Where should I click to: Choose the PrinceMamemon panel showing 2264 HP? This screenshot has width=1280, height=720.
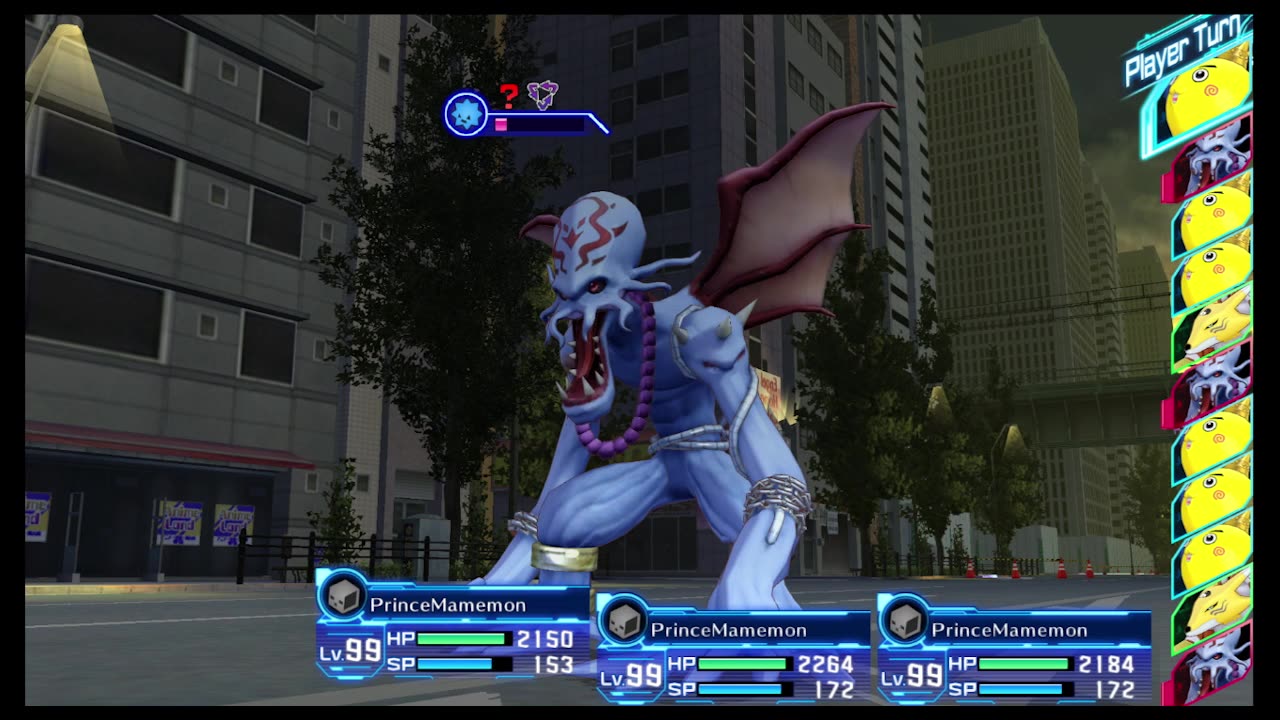point(733,650)
